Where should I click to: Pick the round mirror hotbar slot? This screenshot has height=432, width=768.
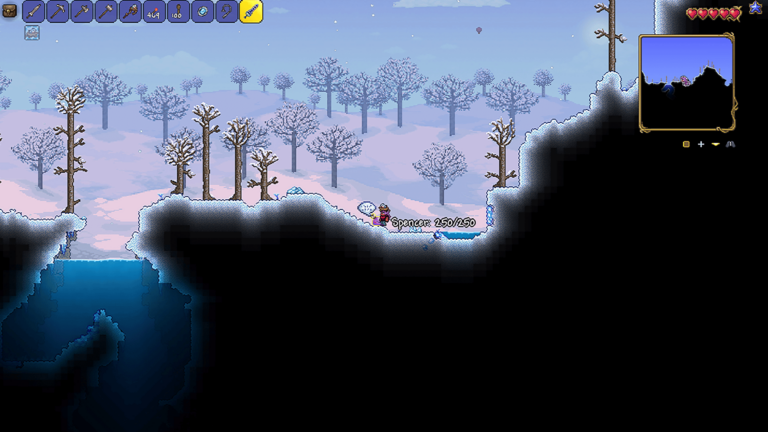click(202, 12)
